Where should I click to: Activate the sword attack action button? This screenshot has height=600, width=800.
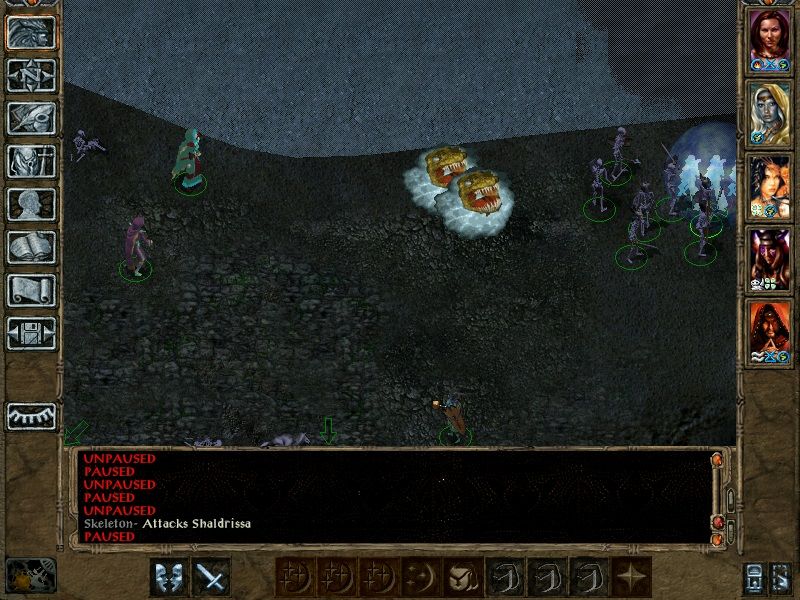click(211, 577)
